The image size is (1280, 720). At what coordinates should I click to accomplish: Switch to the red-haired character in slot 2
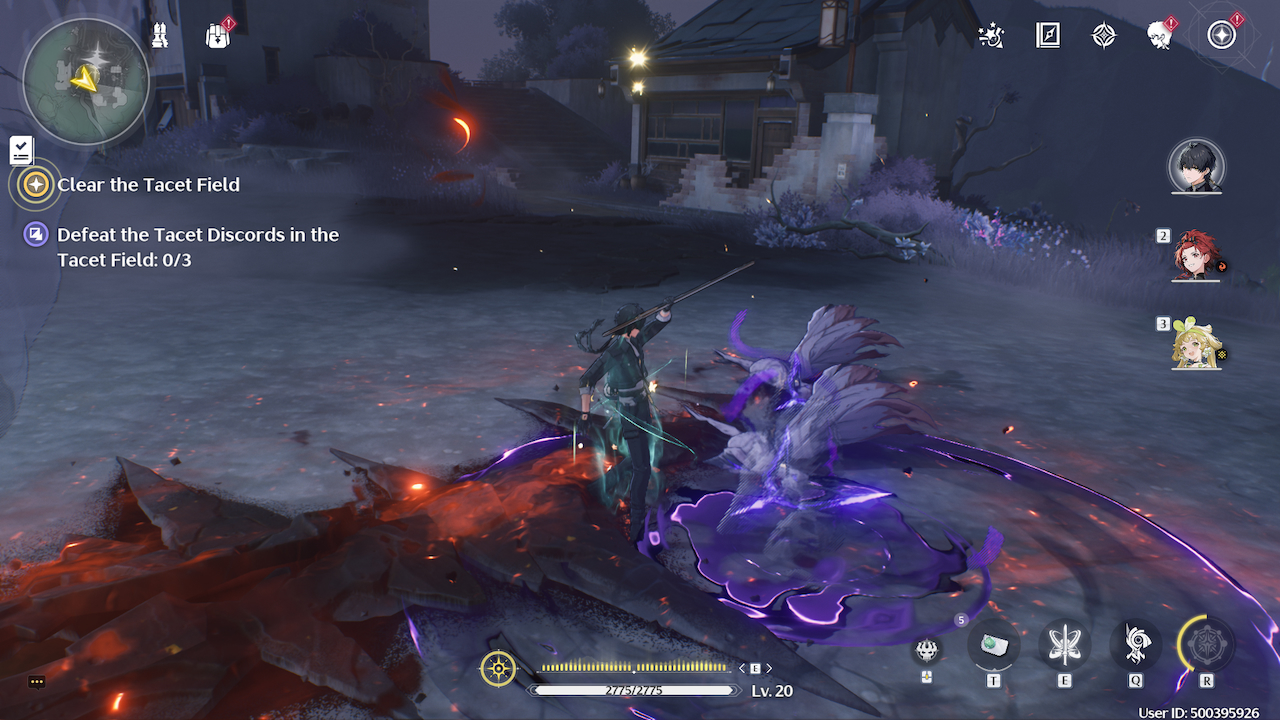(1197, 256)
